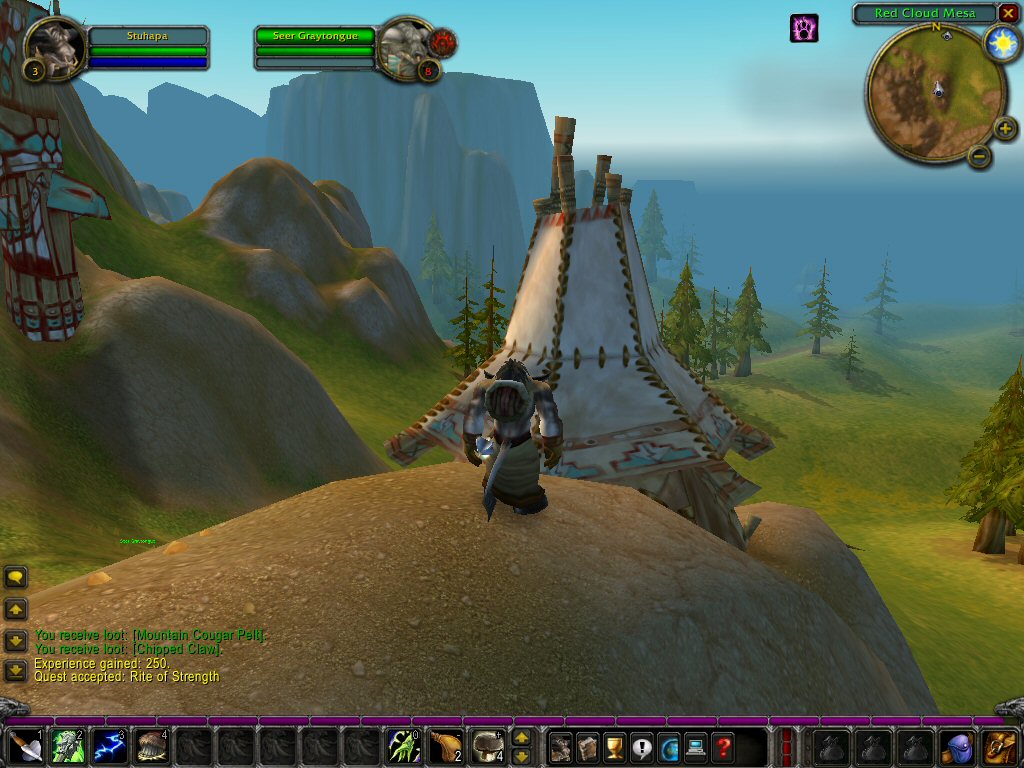Activate the Attack mace ability in slot 1
This screenshot has height=768, width=1024.
(x=26, y=746)
